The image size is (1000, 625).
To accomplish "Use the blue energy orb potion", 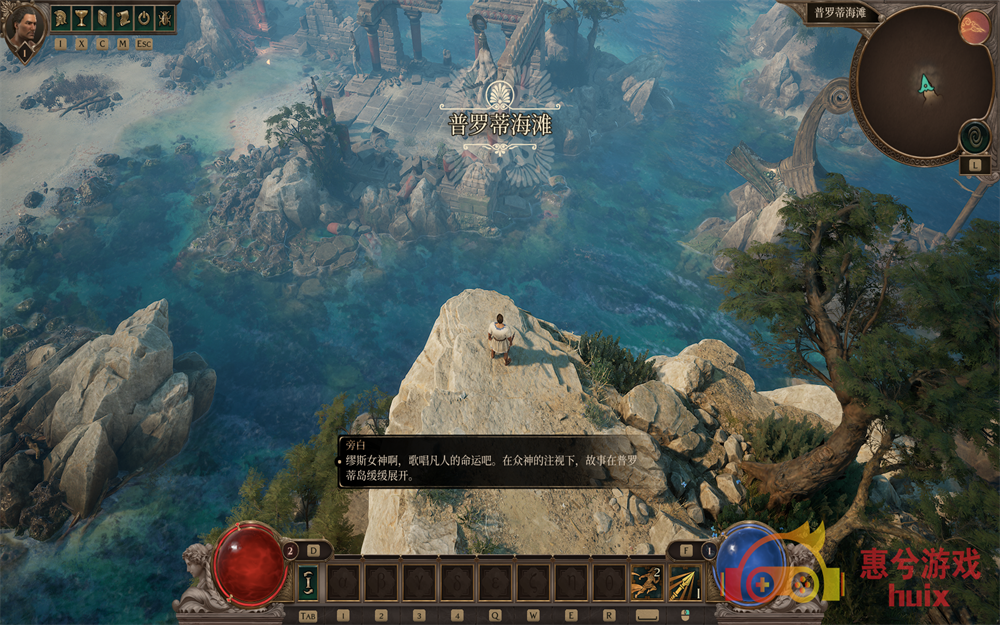I will pos(750,563).
